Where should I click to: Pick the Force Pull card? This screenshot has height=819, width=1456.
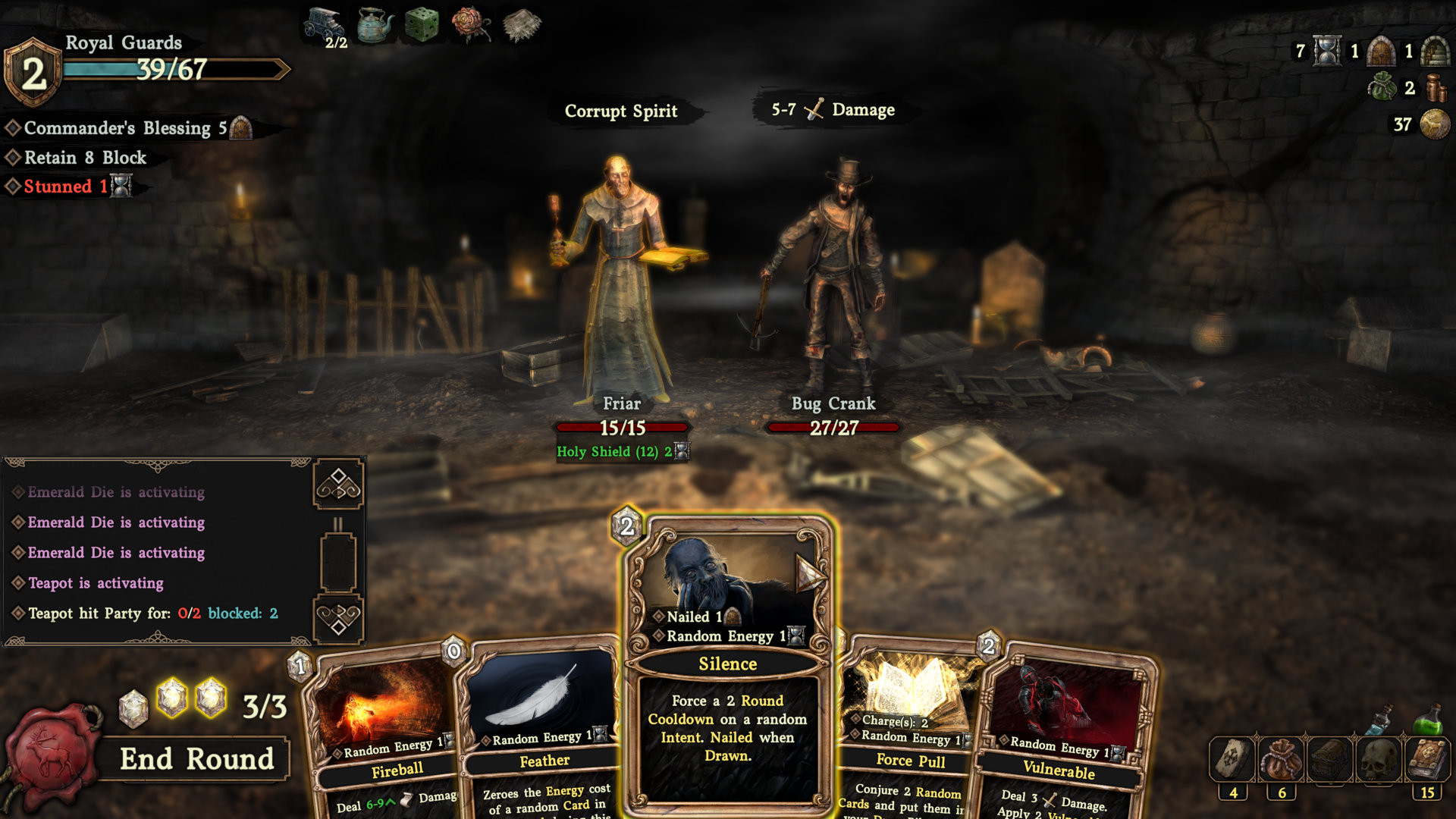(910, 728)
